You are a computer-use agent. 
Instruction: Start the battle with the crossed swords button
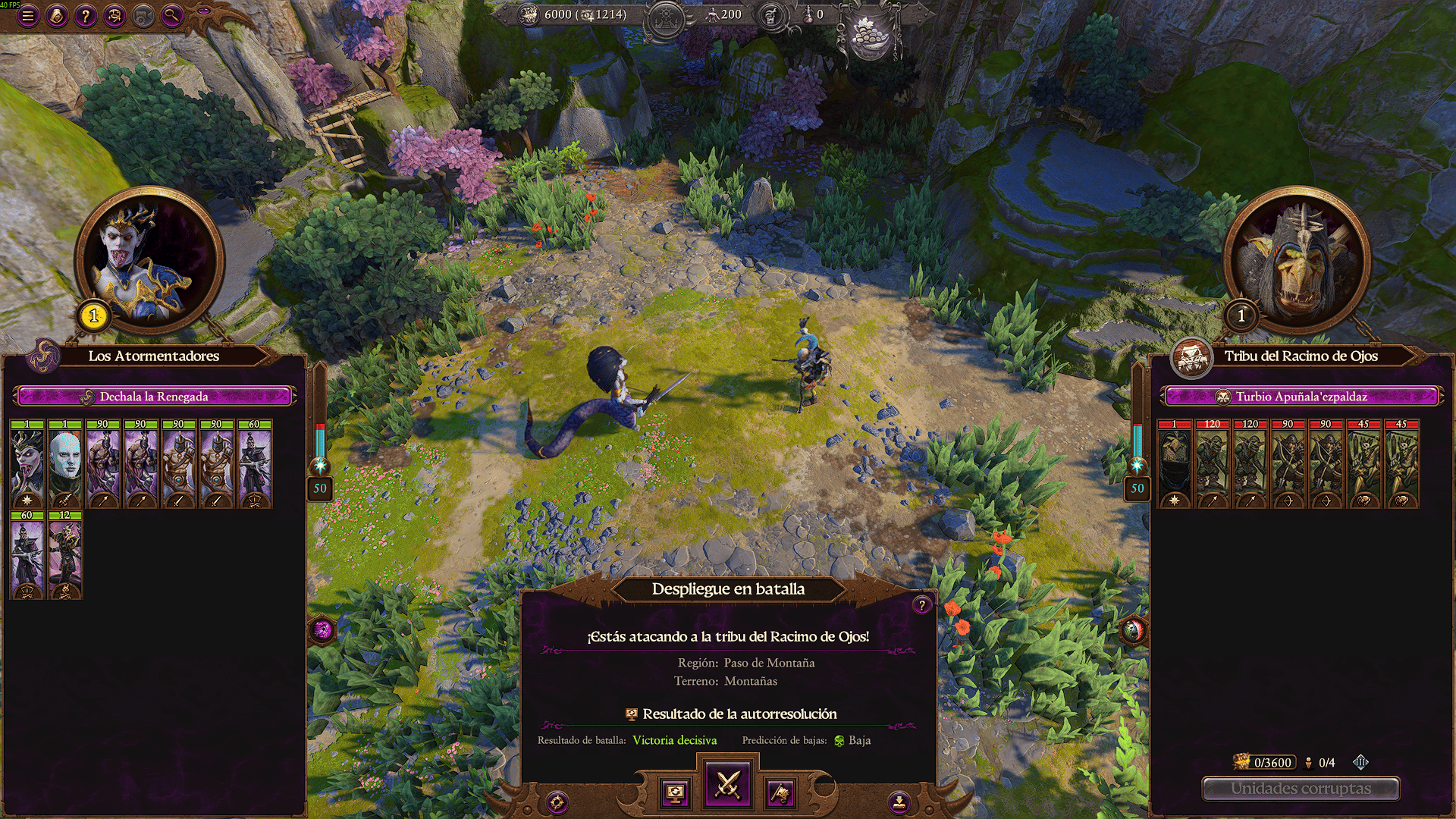click(x=728, y=784)
